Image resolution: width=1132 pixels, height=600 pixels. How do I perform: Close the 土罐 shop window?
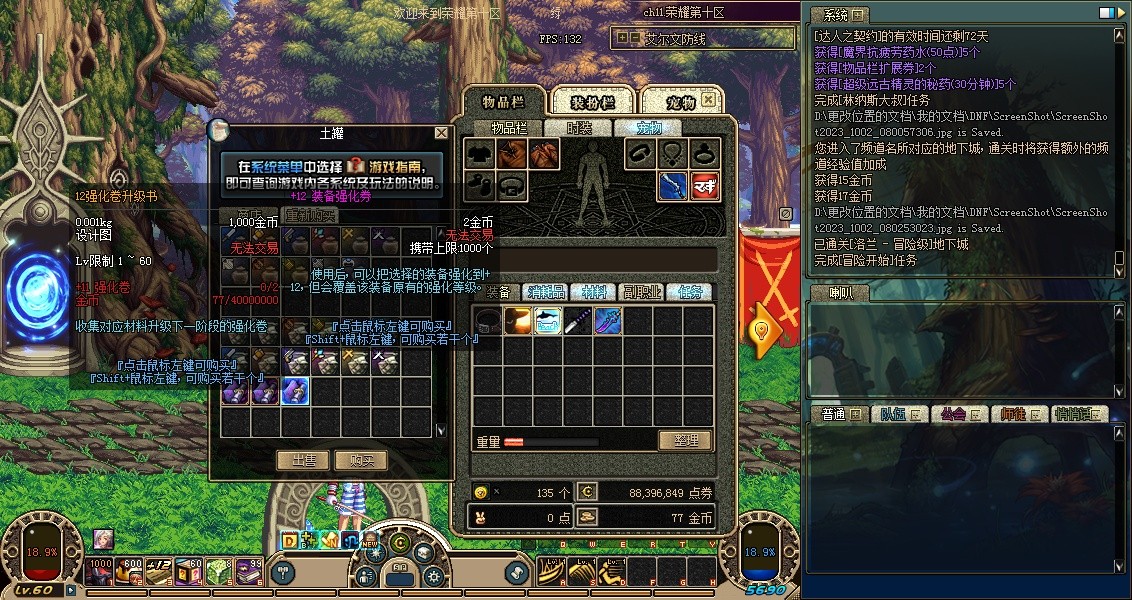(x=441, y=133)
